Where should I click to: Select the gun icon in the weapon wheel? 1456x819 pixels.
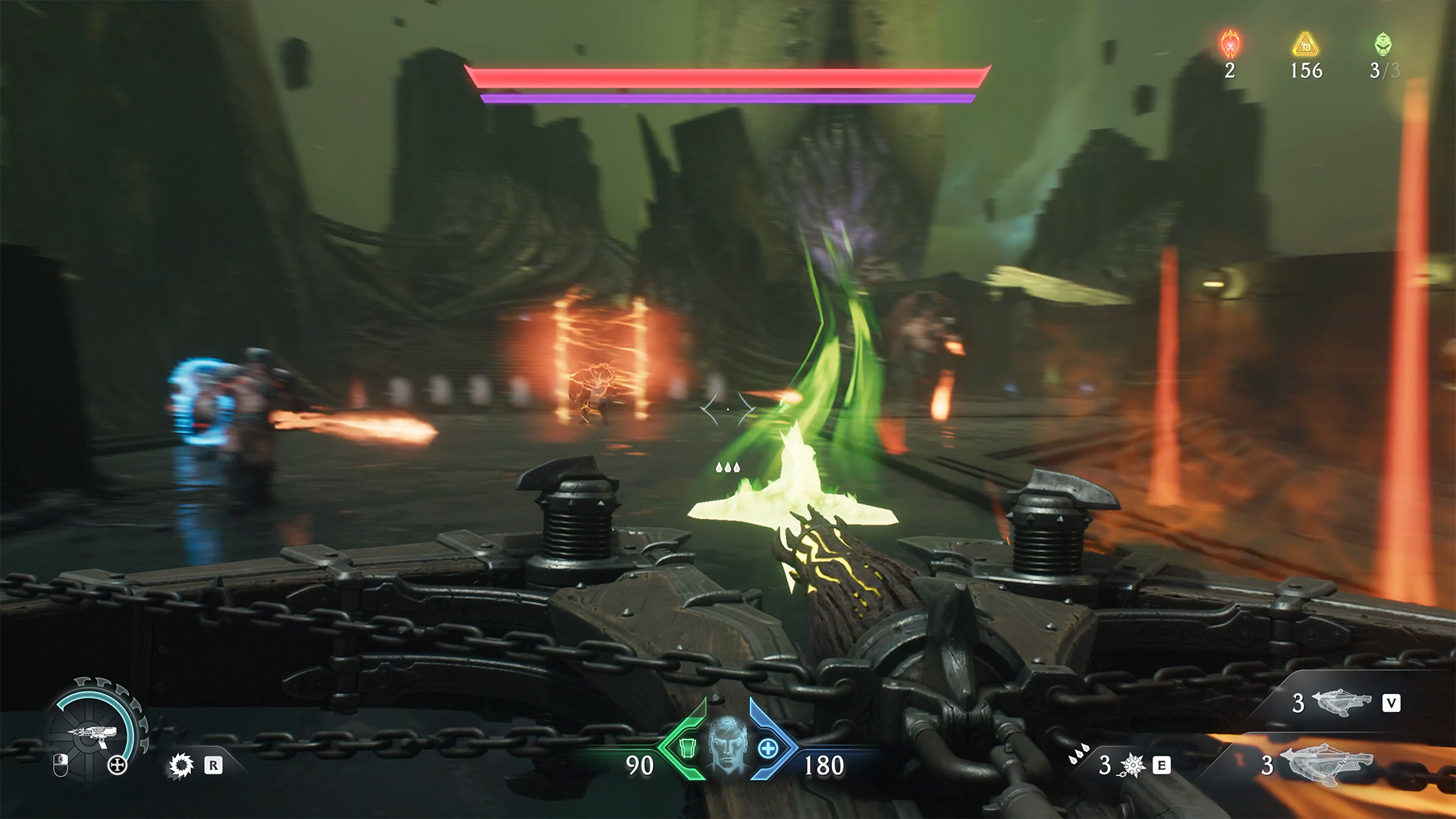[93, 733]
